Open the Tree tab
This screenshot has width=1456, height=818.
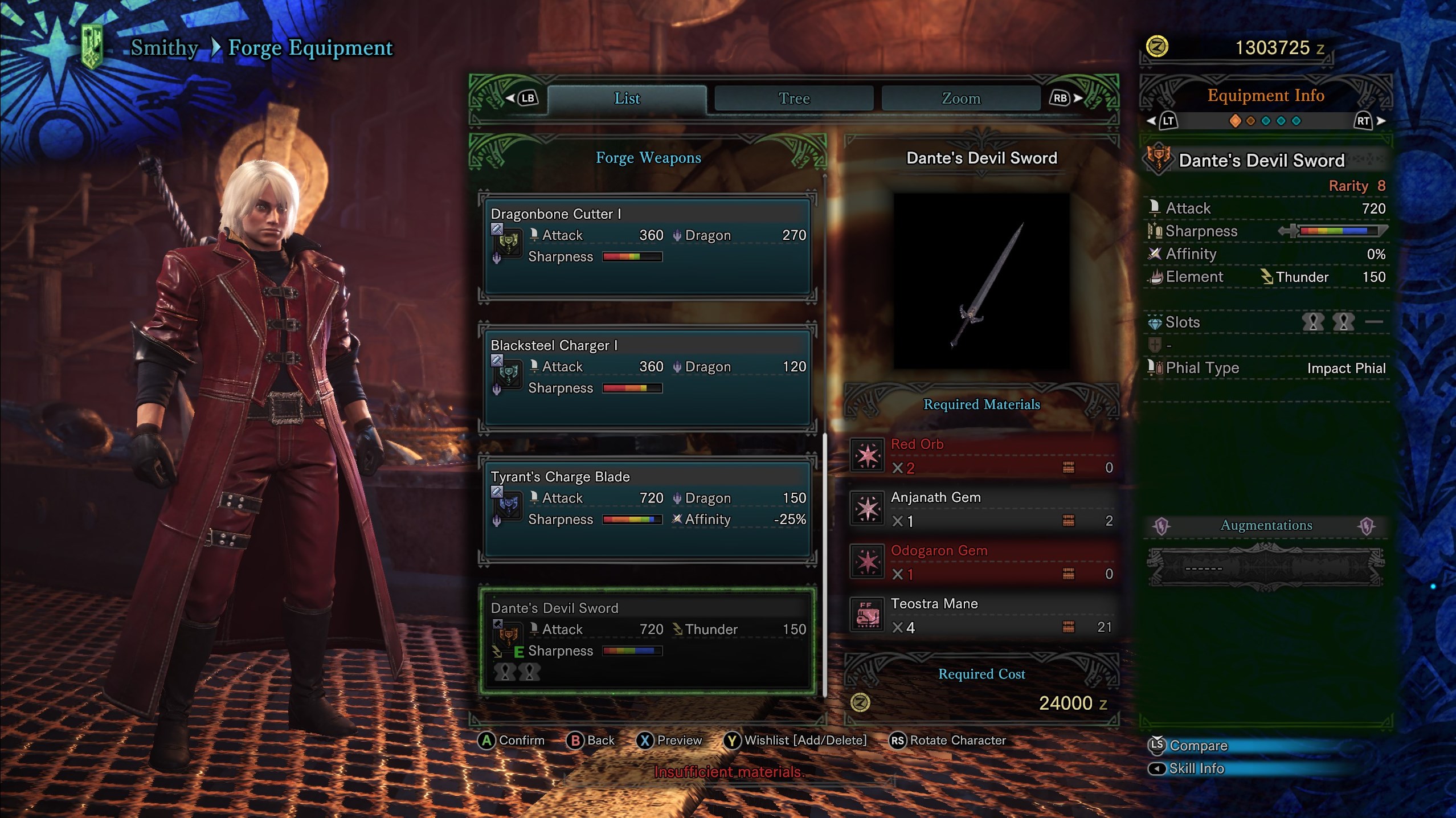pos(794,99)
